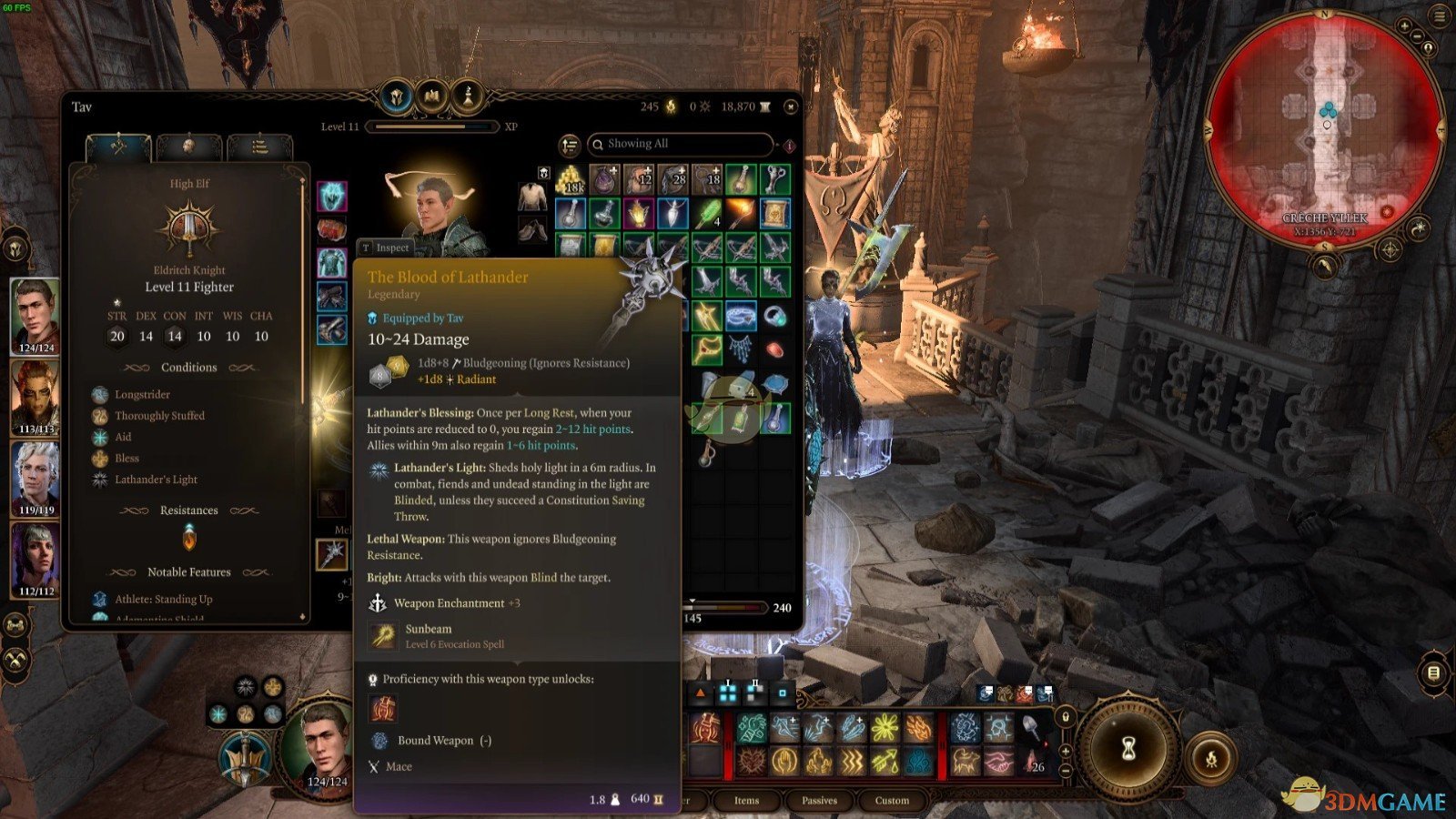Select the 119/119 white-haired party member portrait
1456x819 pixels.
coord(35,477)
